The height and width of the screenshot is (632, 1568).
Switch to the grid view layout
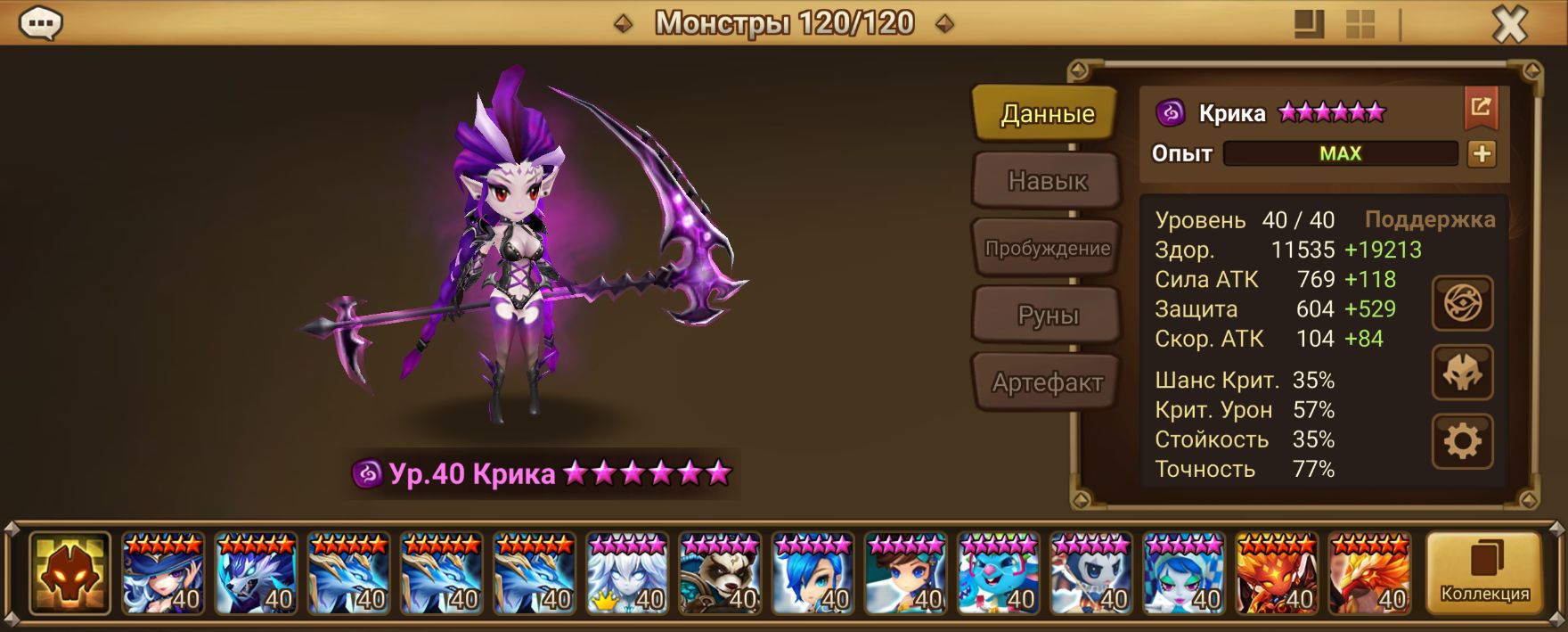tap(1360, 24)
